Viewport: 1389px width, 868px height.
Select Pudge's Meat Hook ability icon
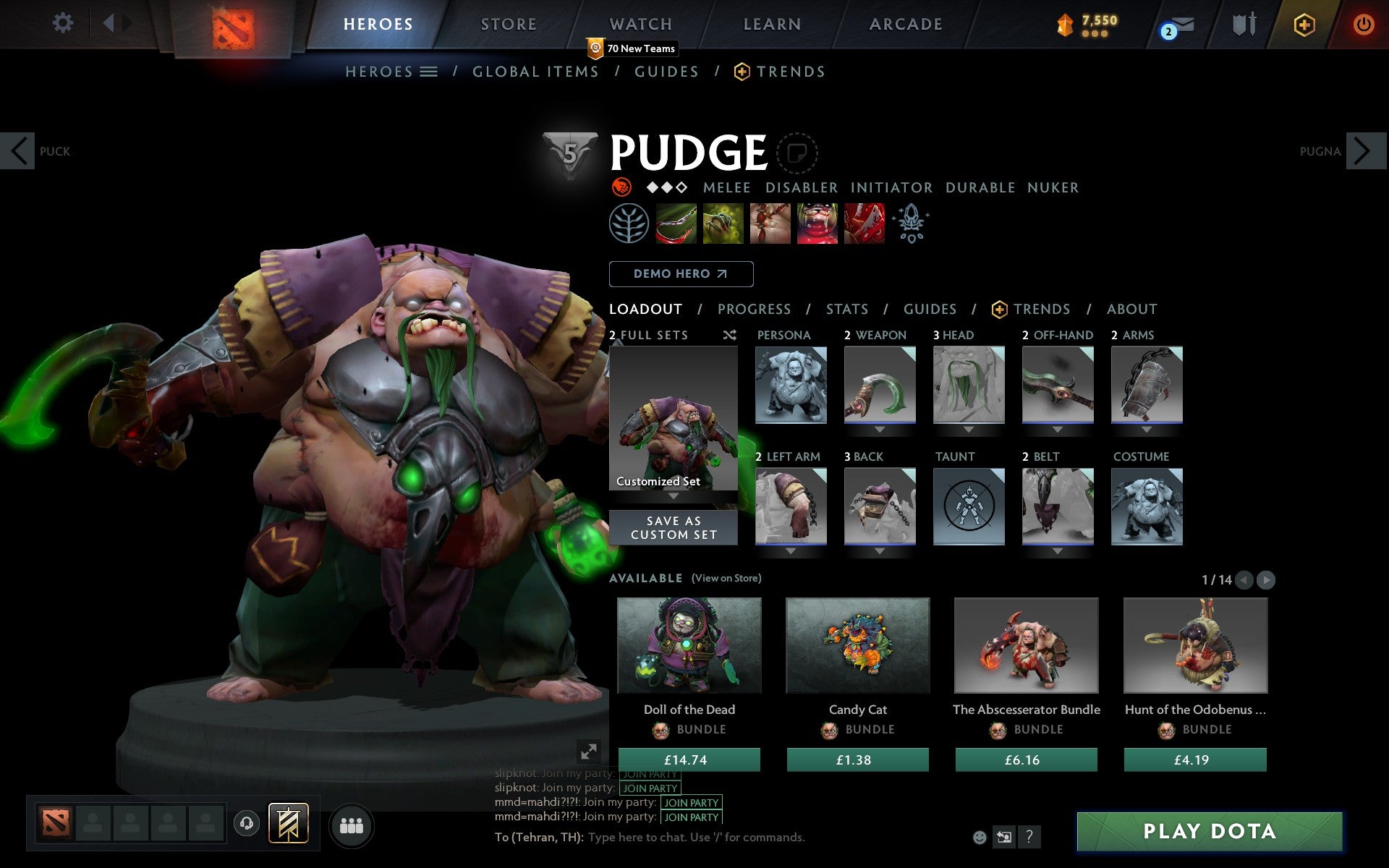point(676,223)
